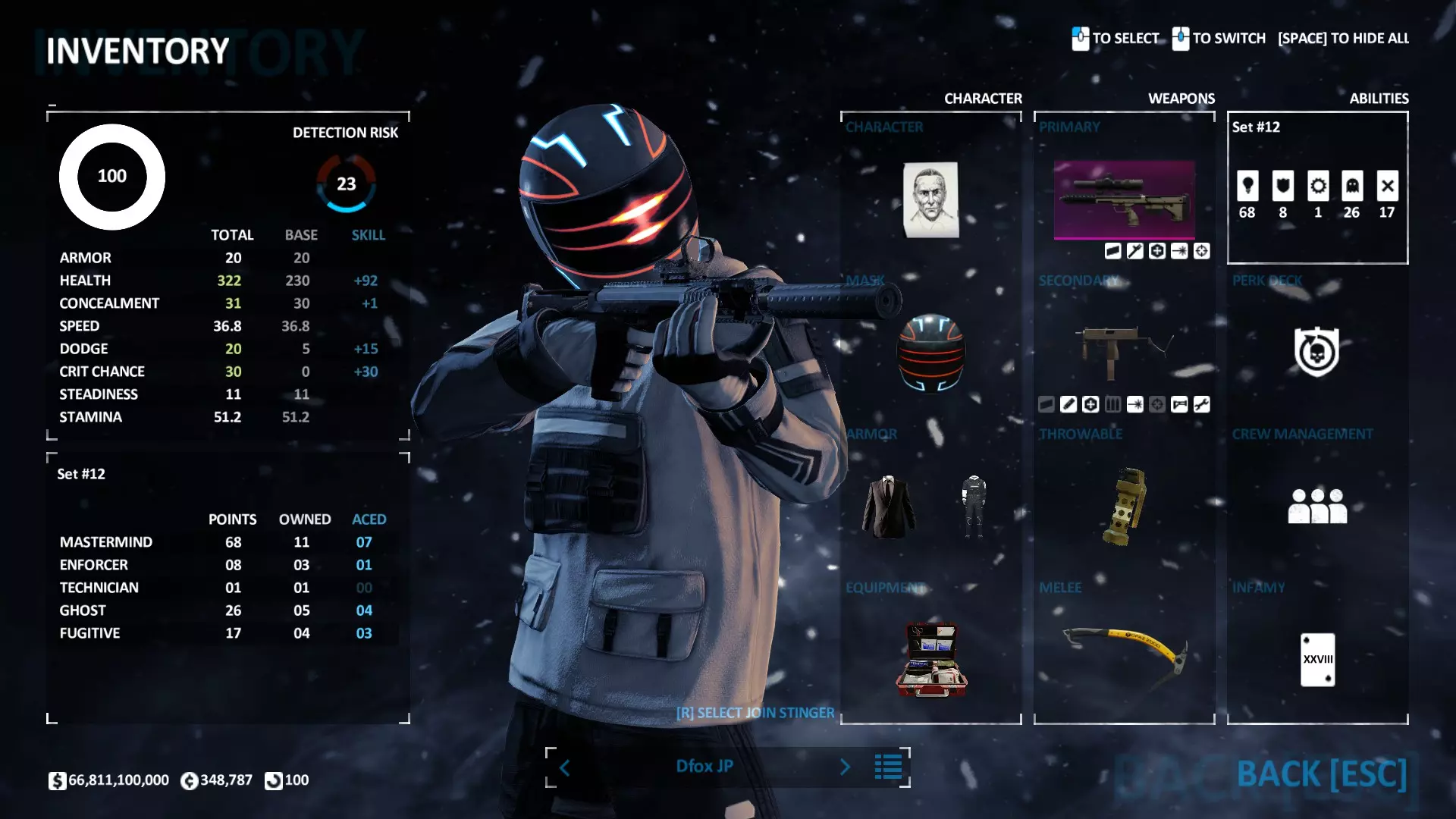Open the Set #12 skill set panel
This screenshot has height=819, width=1456.
[x=1317, y=188]
